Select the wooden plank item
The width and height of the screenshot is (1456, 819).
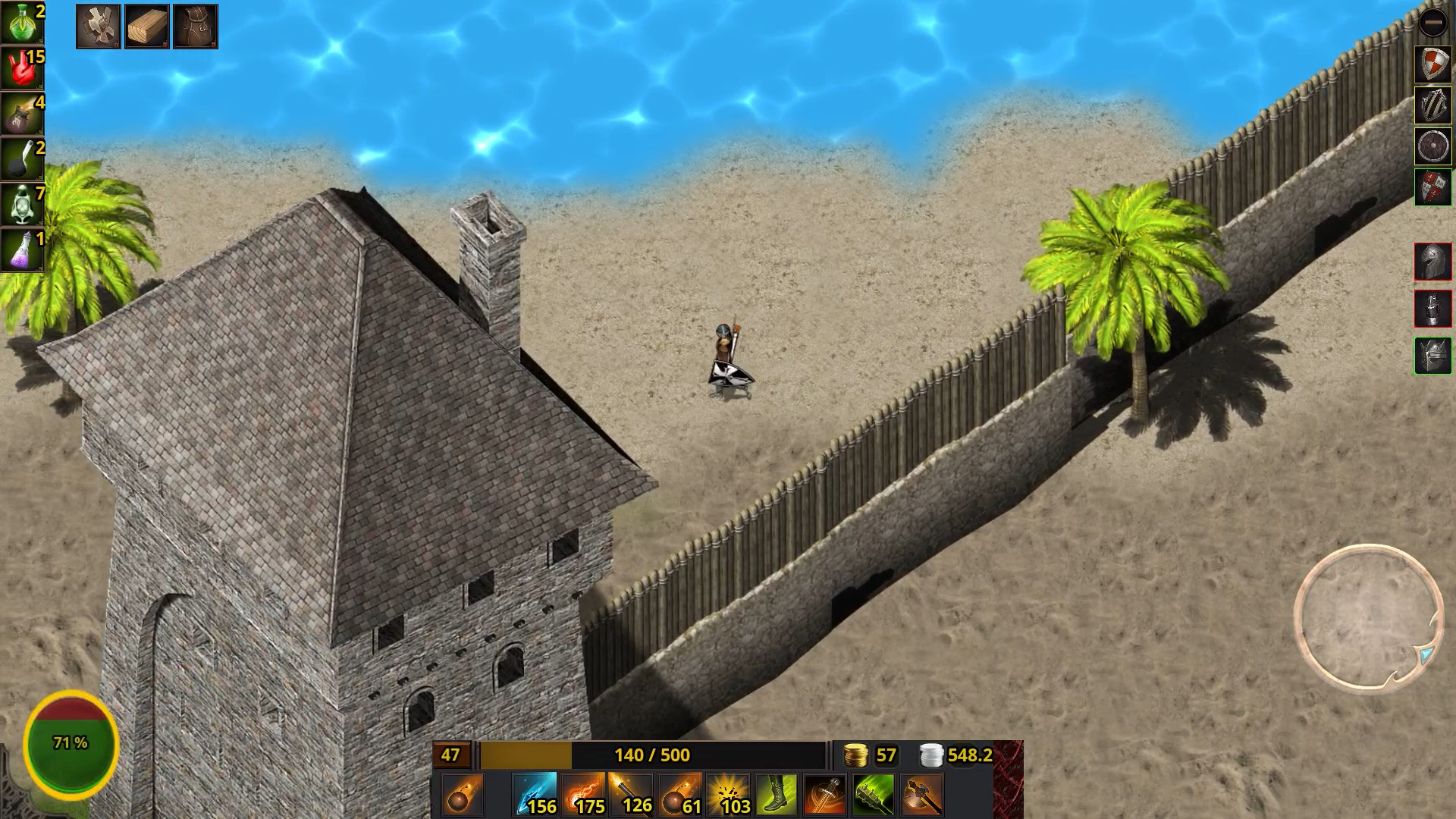[146, 27]
